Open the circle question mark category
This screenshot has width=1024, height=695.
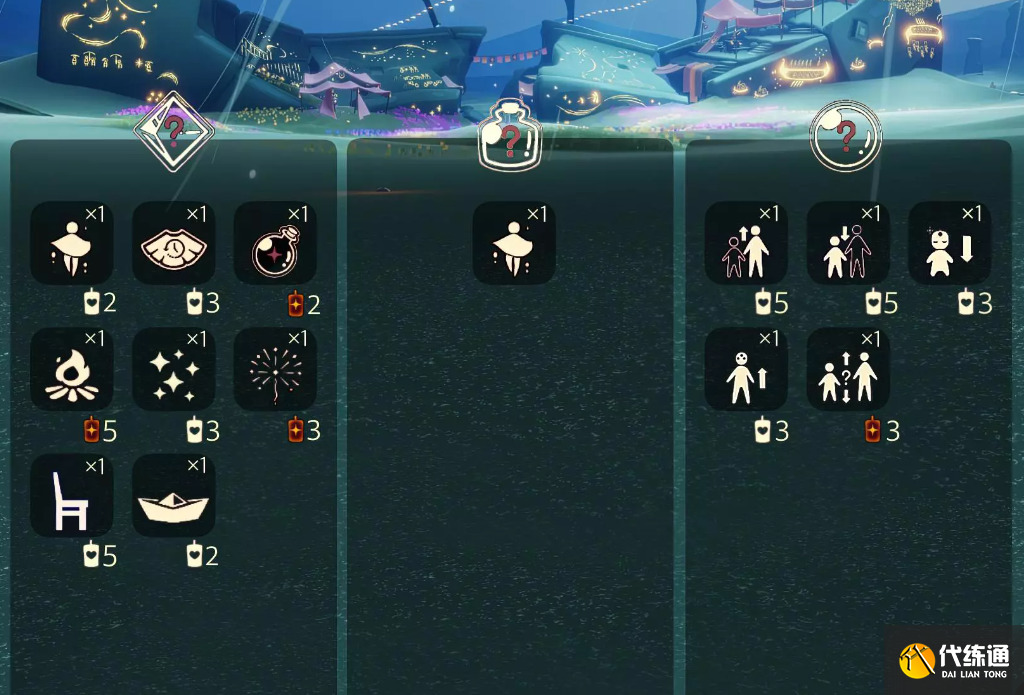pyautogui.click(x=845, y=134)
